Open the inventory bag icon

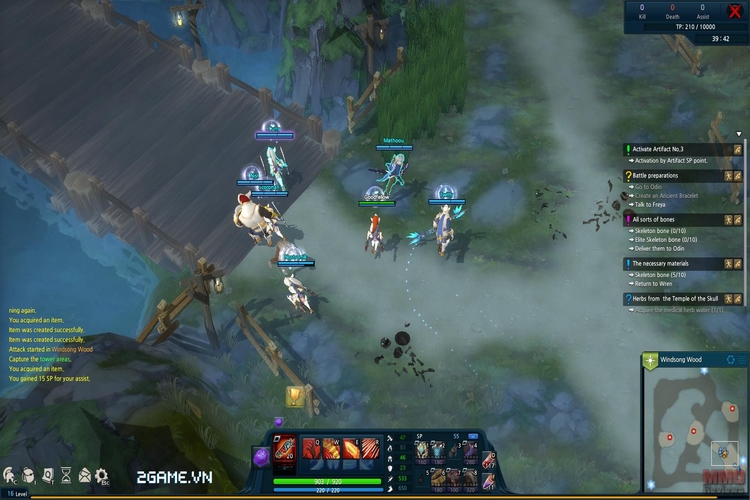pyautogui.click(x=28, y=475)
